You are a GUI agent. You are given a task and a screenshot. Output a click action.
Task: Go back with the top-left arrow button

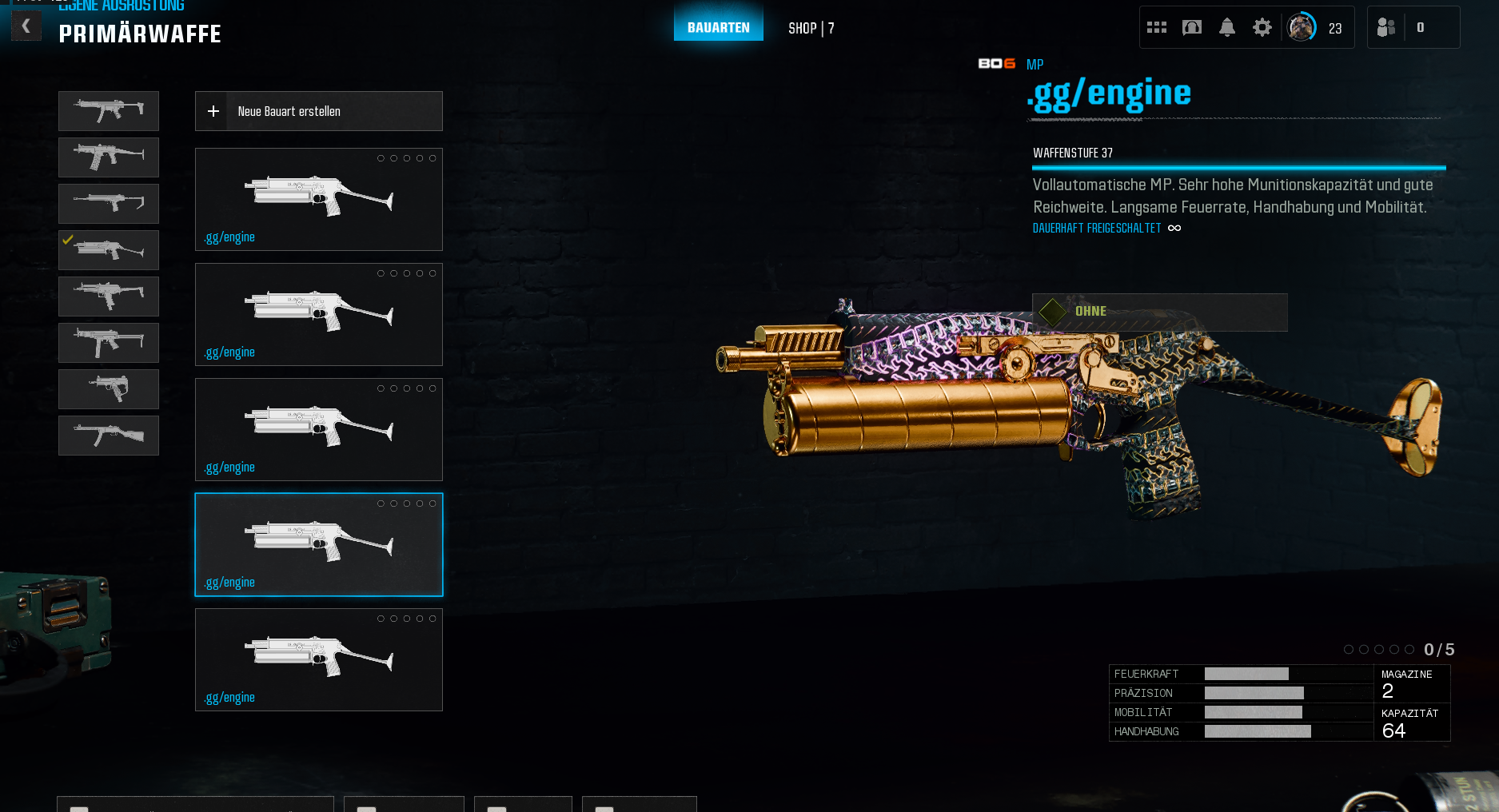(26, 26)
